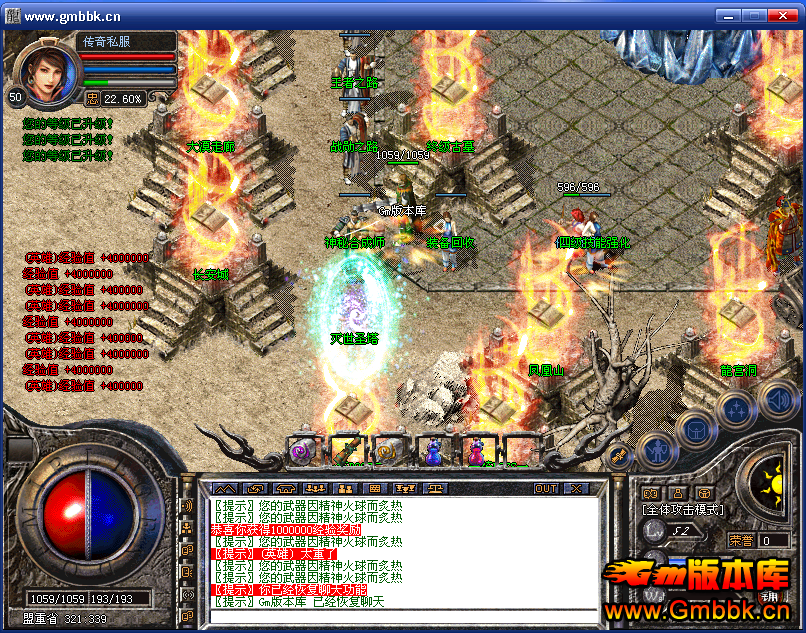Select the orange swirl scroll belt slot
The height and width of the screenshot is (633, 806).
click(x=387, y=452)
